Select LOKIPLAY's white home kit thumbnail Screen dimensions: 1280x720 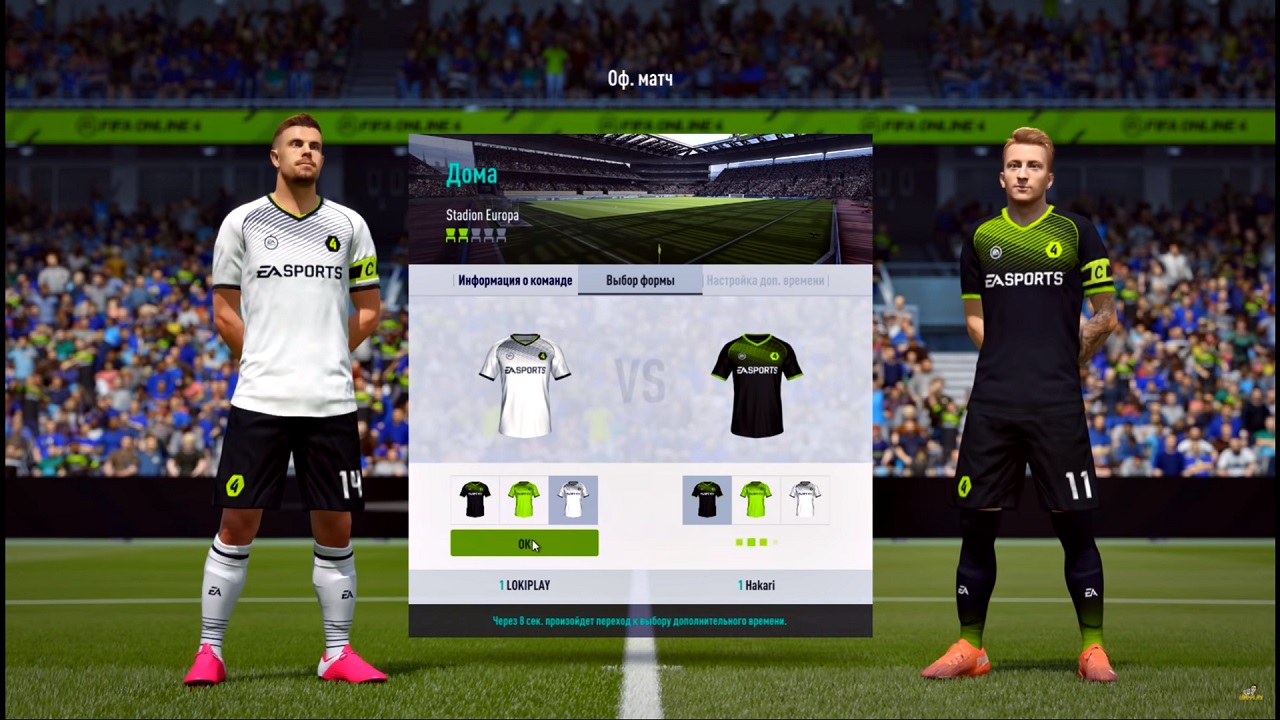[x=573, y=499]
